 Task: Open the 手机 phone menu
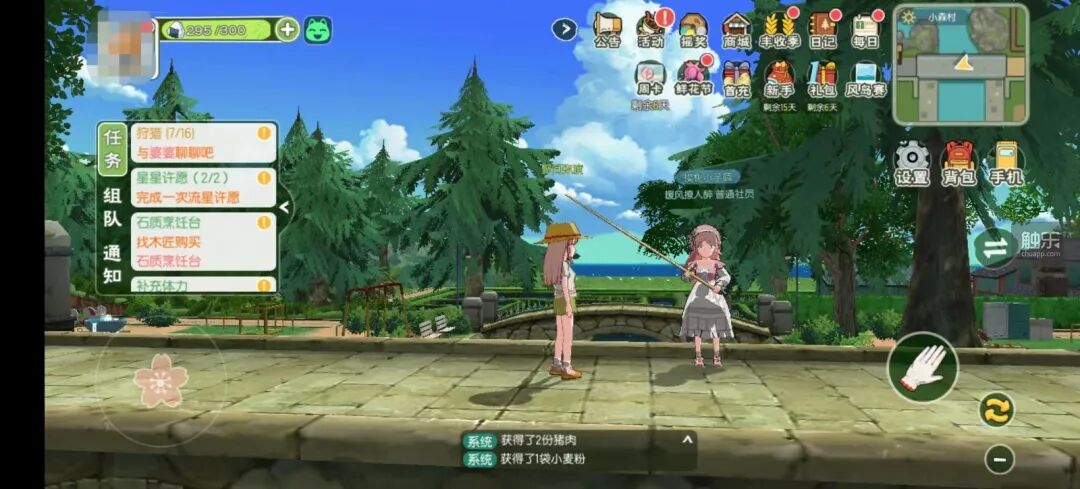click(x=1006, y=162)
